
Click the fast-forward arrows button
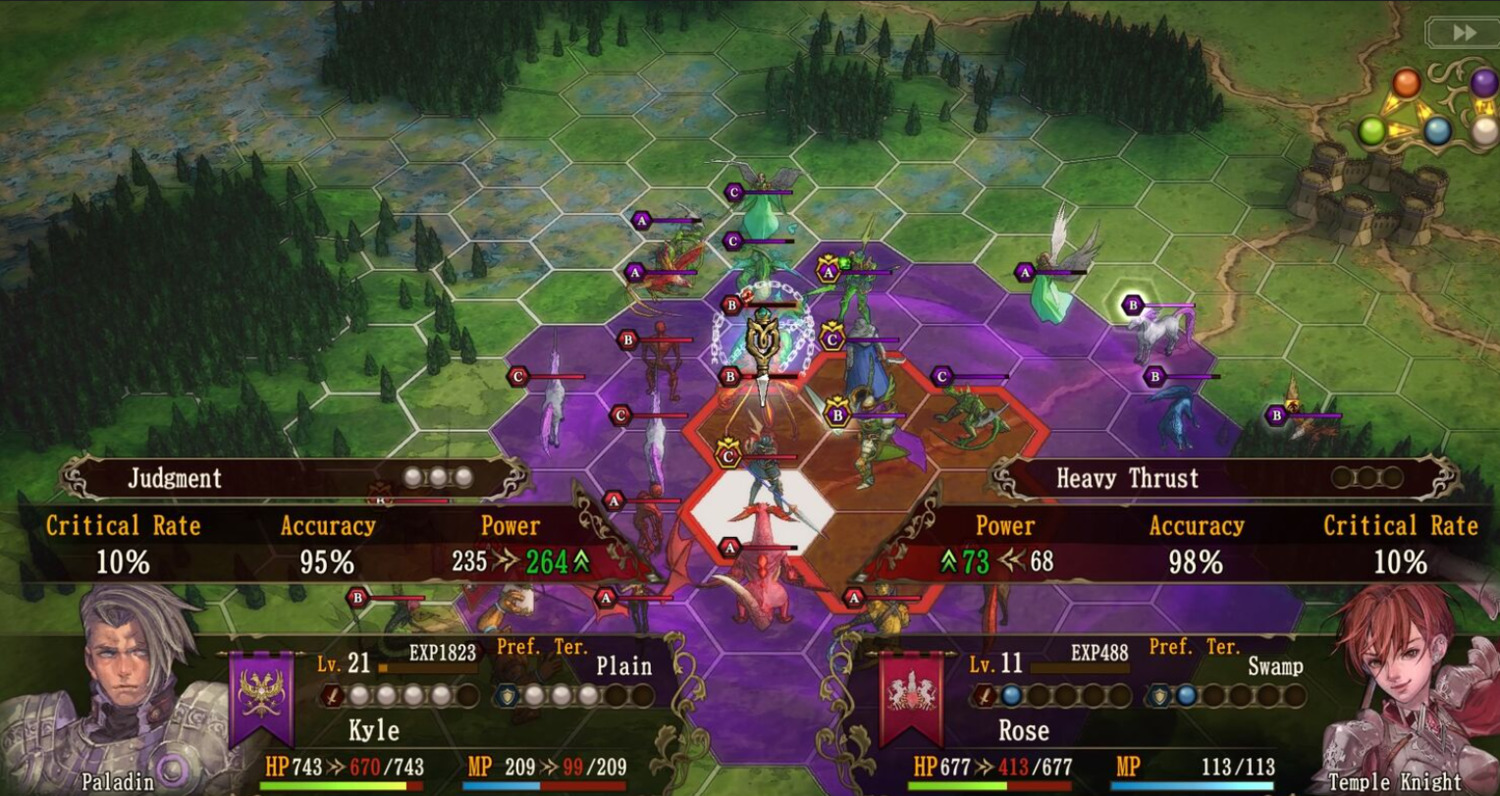1463,33
